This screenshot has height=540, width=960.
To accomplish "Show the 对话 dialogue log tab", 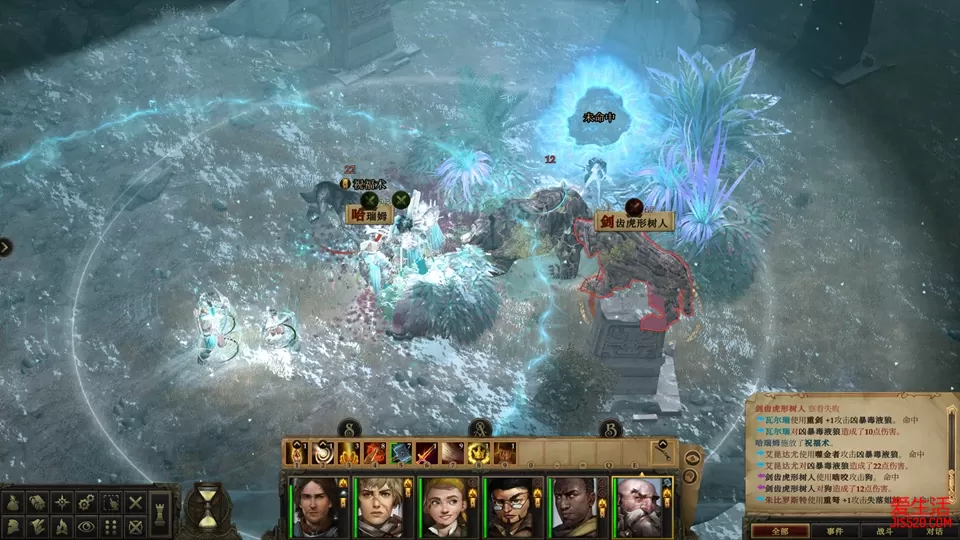I will (x=934, y=531).
